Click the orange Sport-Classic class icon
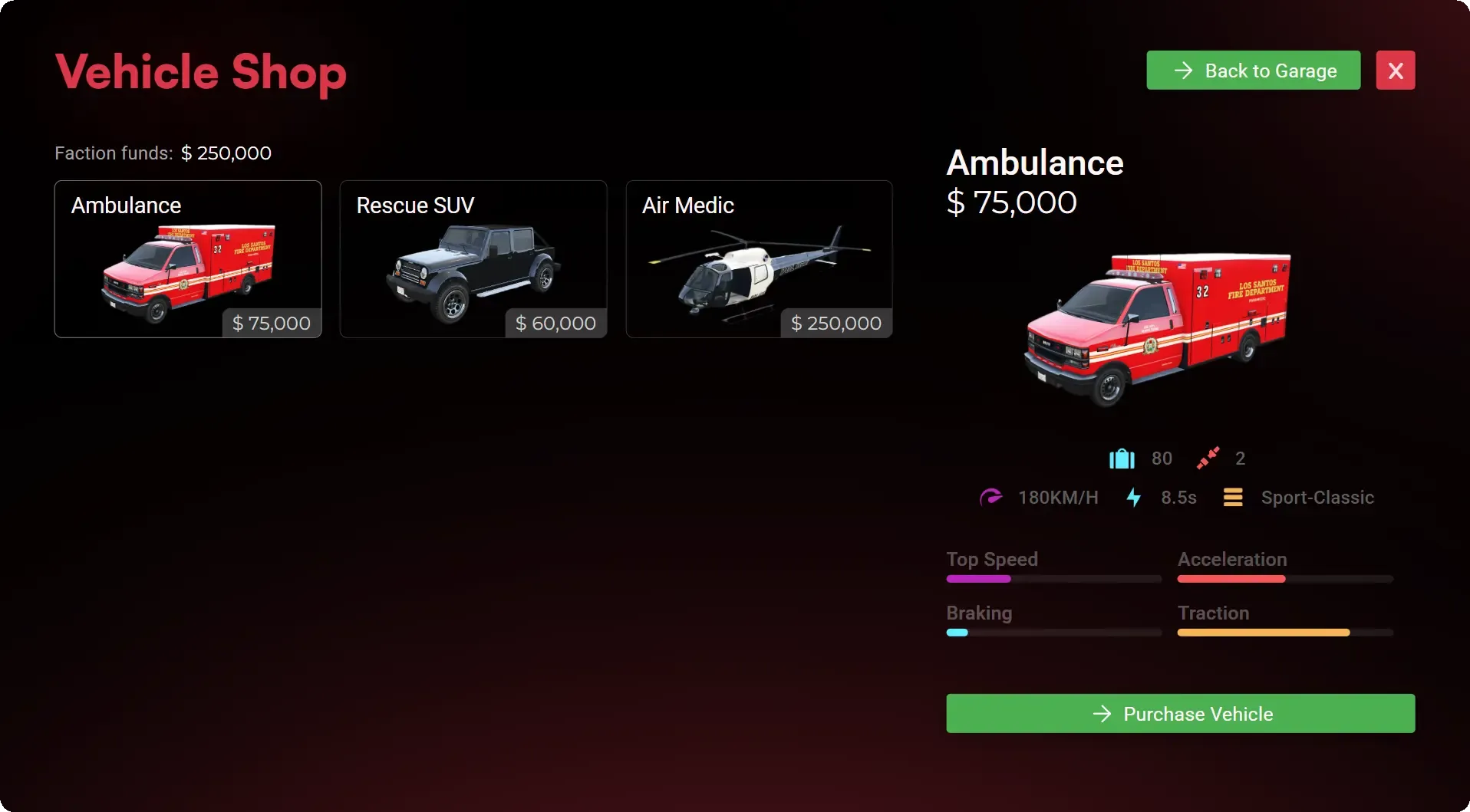Image resolution: width=1470 pixels, height=812 pixels. tap(1233, 497)
